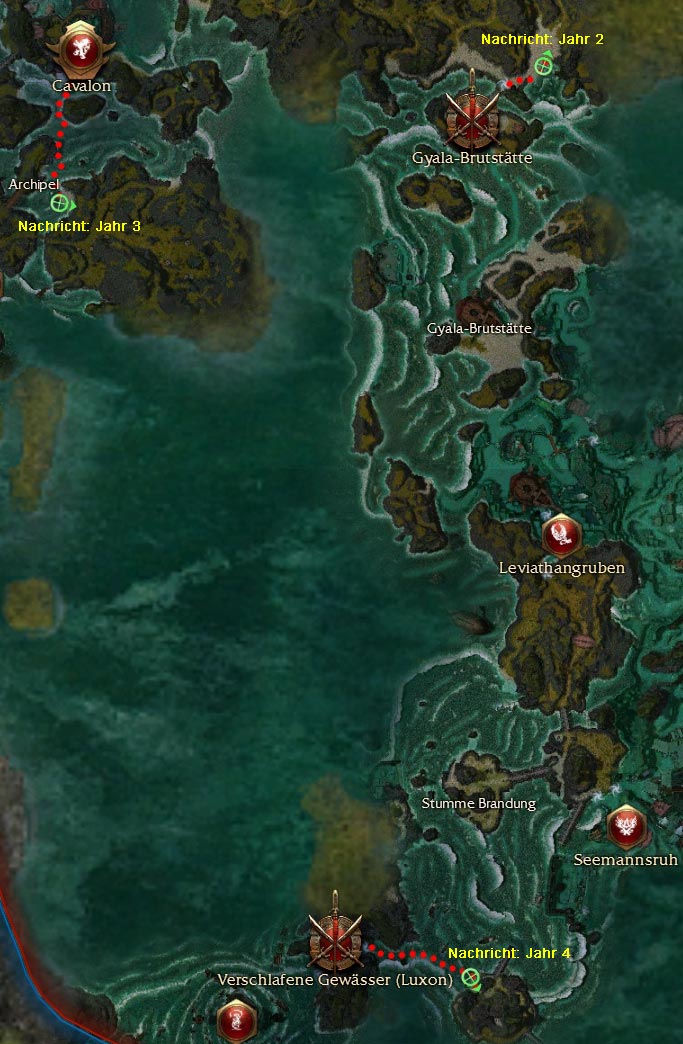
Task: Select the Seemannsruh outpost icon
Action: [x=626, y=826]
